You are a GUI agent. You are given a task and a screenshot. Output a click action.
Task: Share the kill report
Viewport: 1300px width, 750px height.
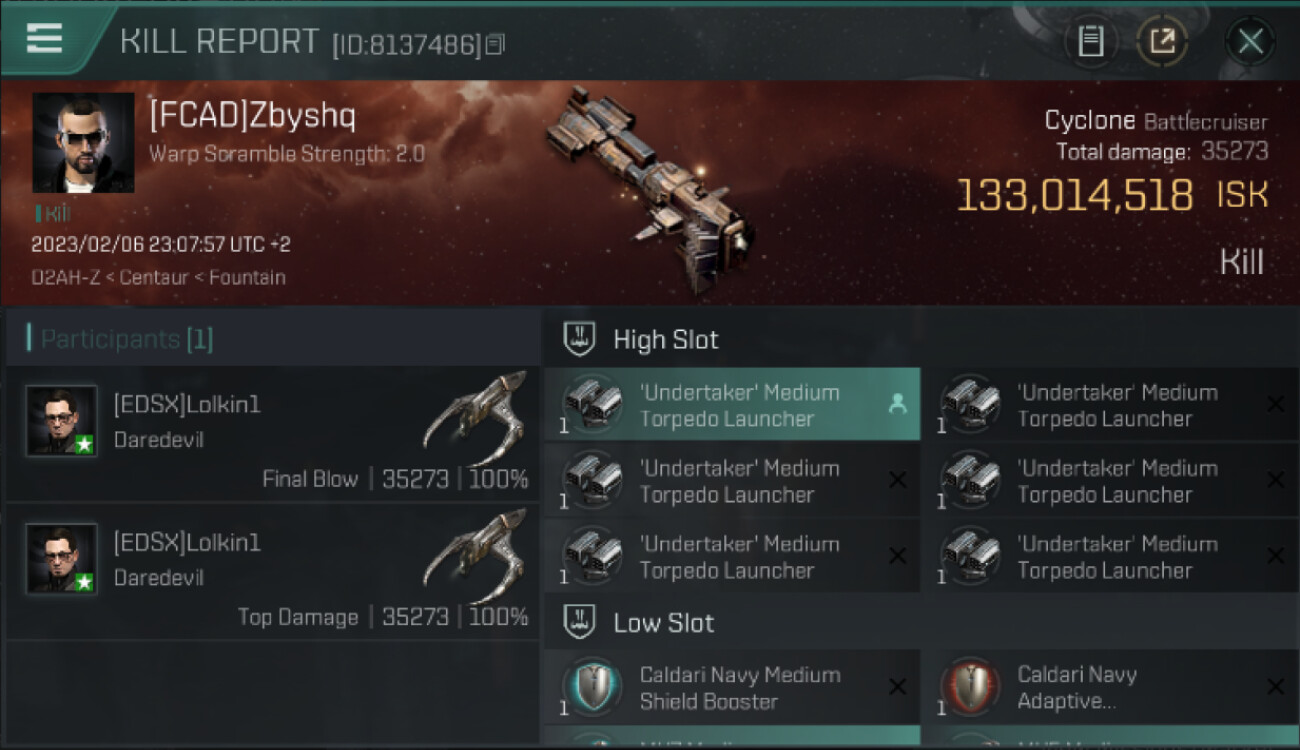pos(1162,41)
